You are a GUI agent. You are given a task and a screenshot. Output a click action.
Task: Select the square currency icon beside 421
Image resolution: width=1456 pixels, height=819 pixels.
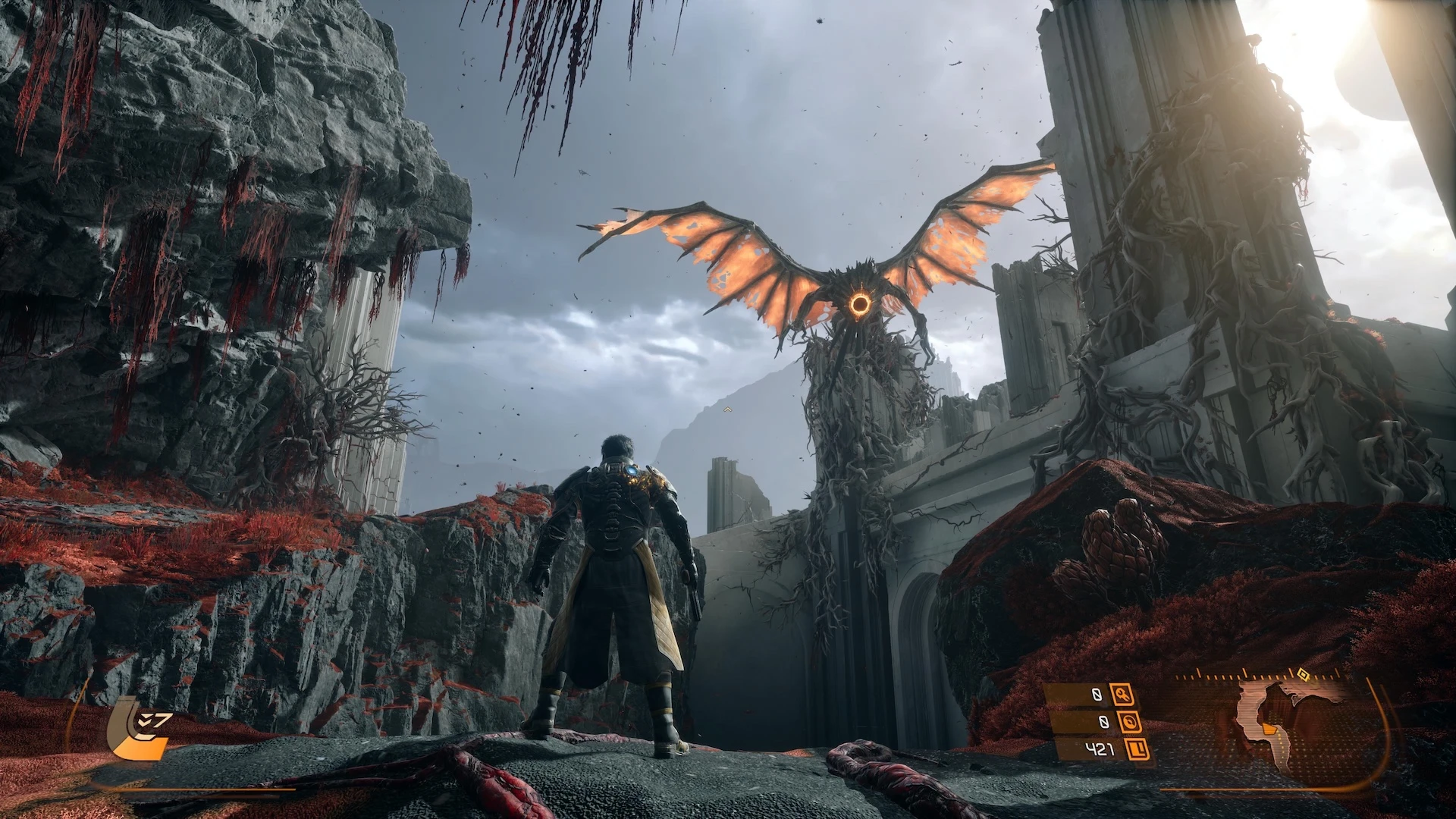(1137, 750)
